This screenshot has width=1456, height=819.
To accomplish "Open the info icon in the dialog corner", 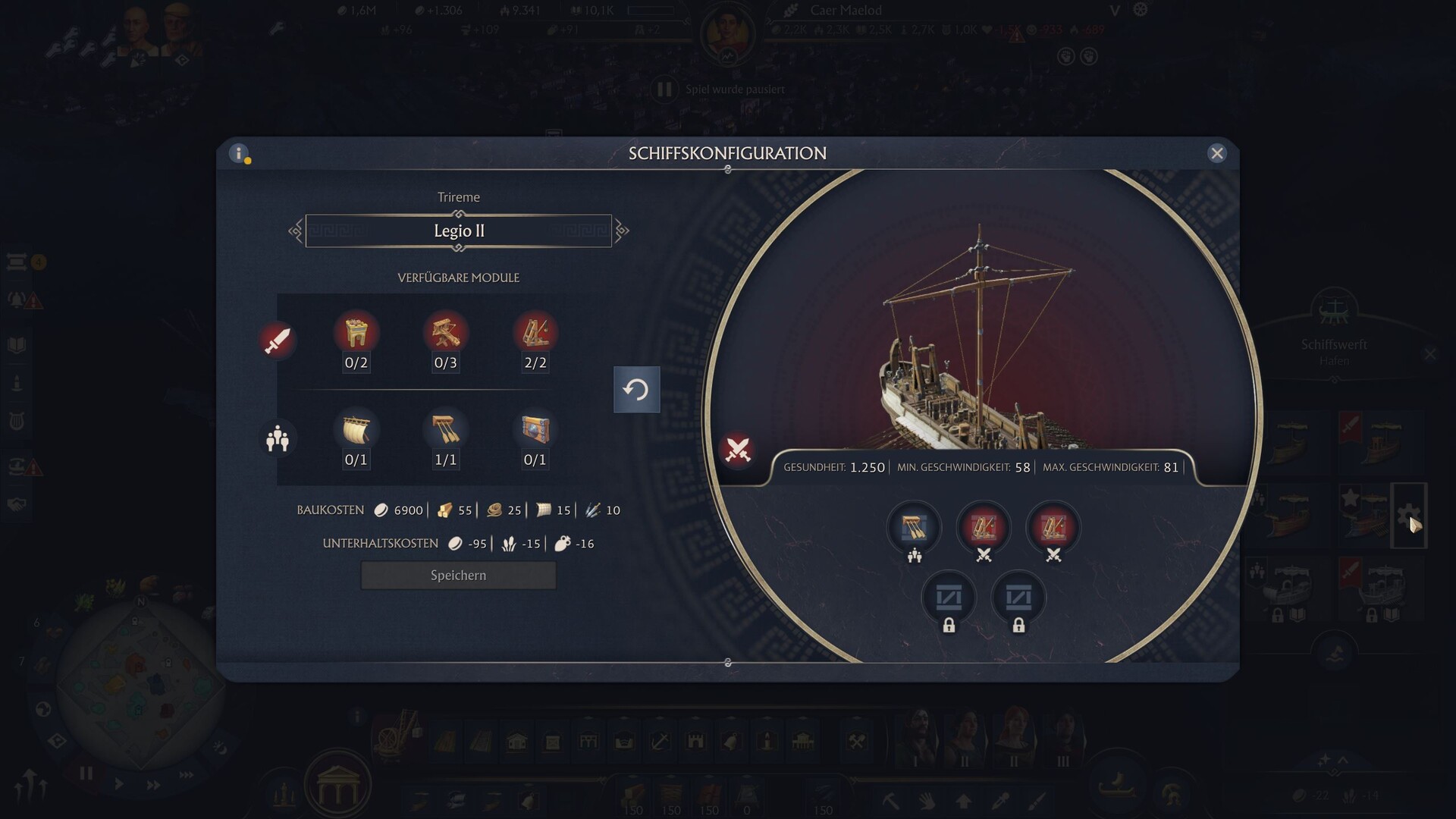I will (239, 154).
